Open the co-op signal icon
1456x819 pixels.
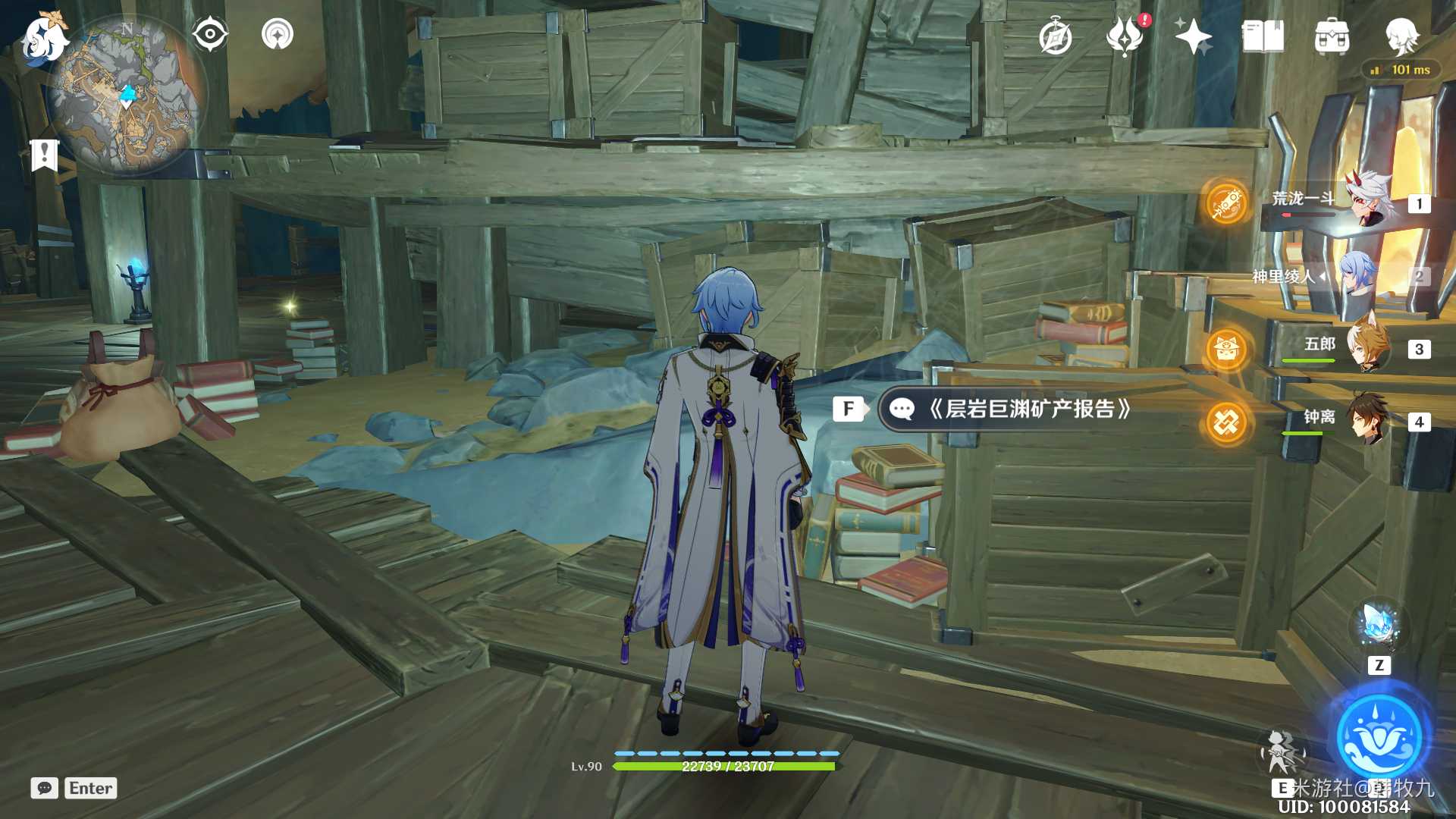click(x=278, y=34)
